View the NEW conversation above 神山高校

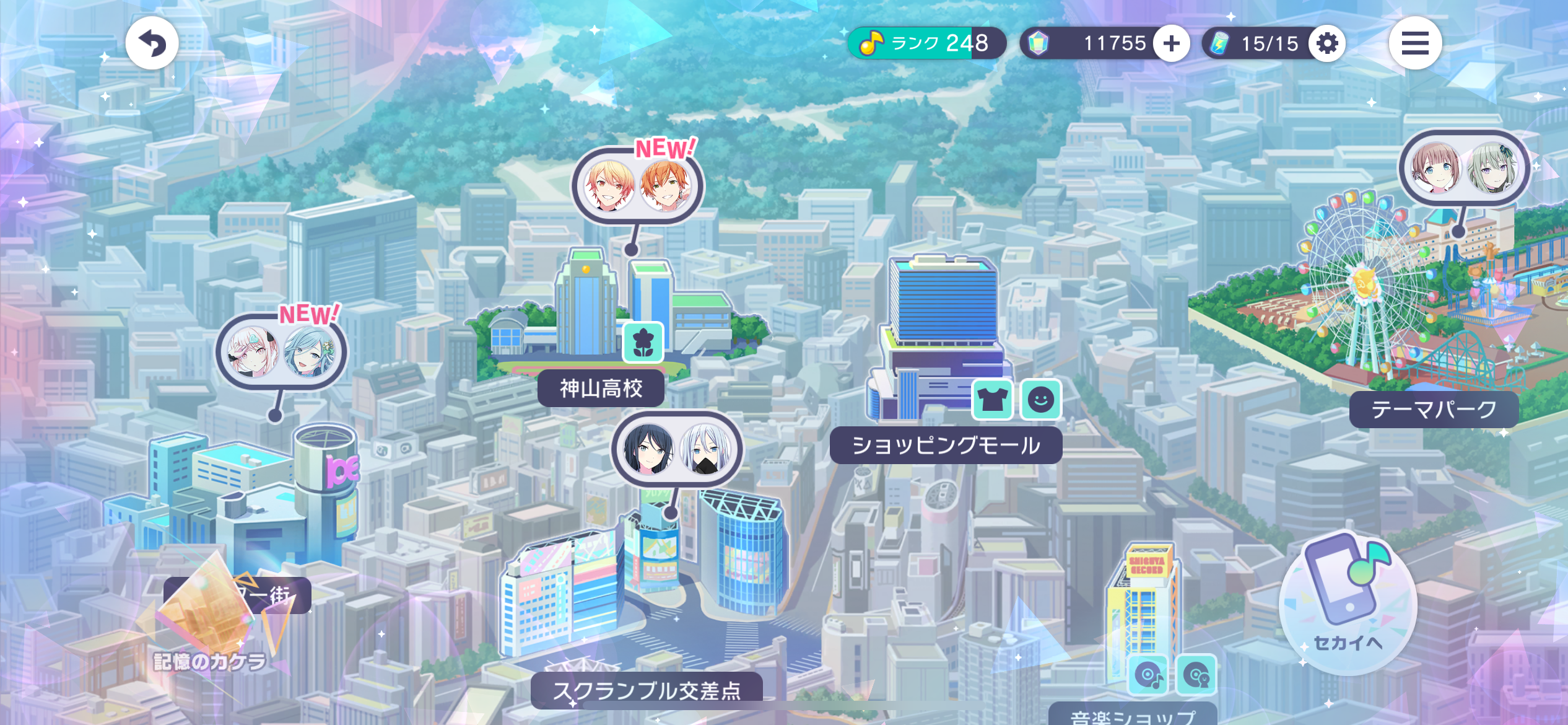637,185
